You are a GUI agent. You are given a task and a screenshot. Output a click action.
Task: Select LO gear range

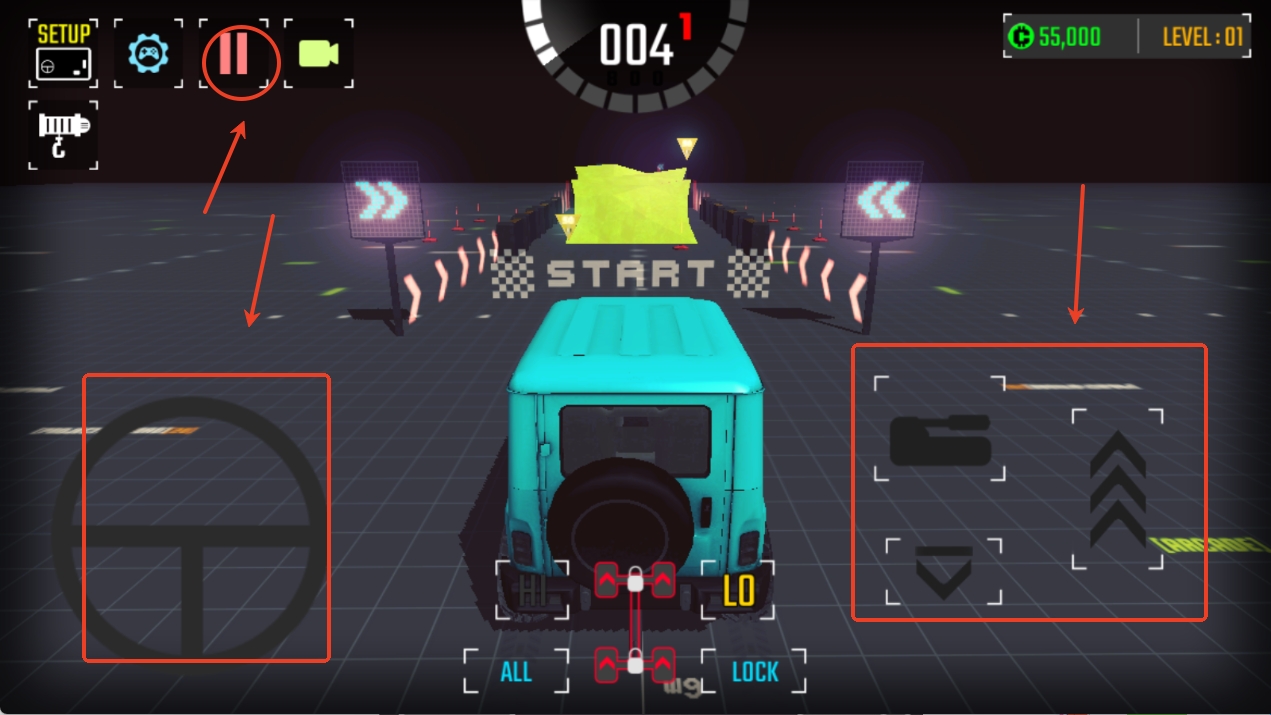(739, 591)
